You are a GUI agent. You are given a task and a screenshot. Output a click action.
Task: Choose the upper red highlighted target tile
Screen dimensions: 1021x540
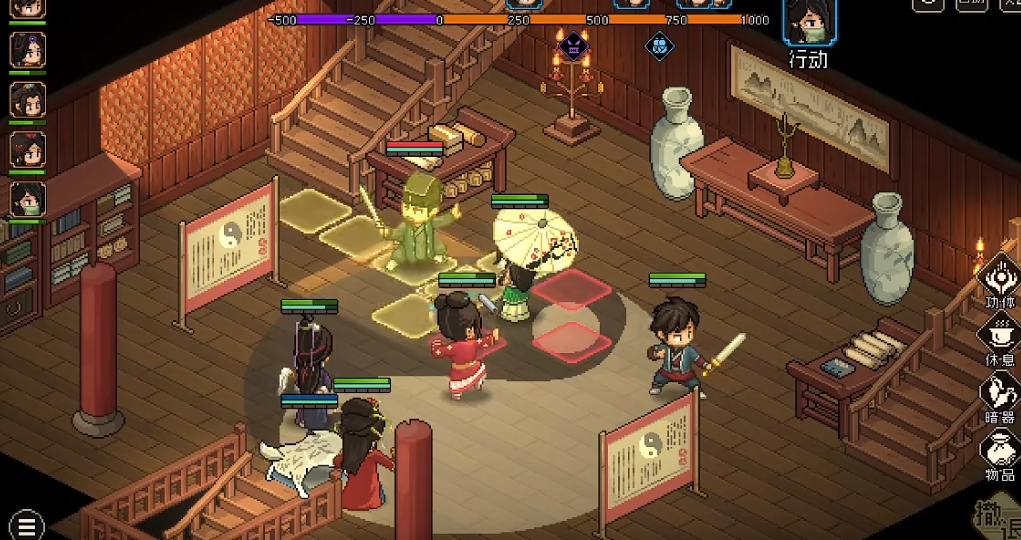click(571, 288)
